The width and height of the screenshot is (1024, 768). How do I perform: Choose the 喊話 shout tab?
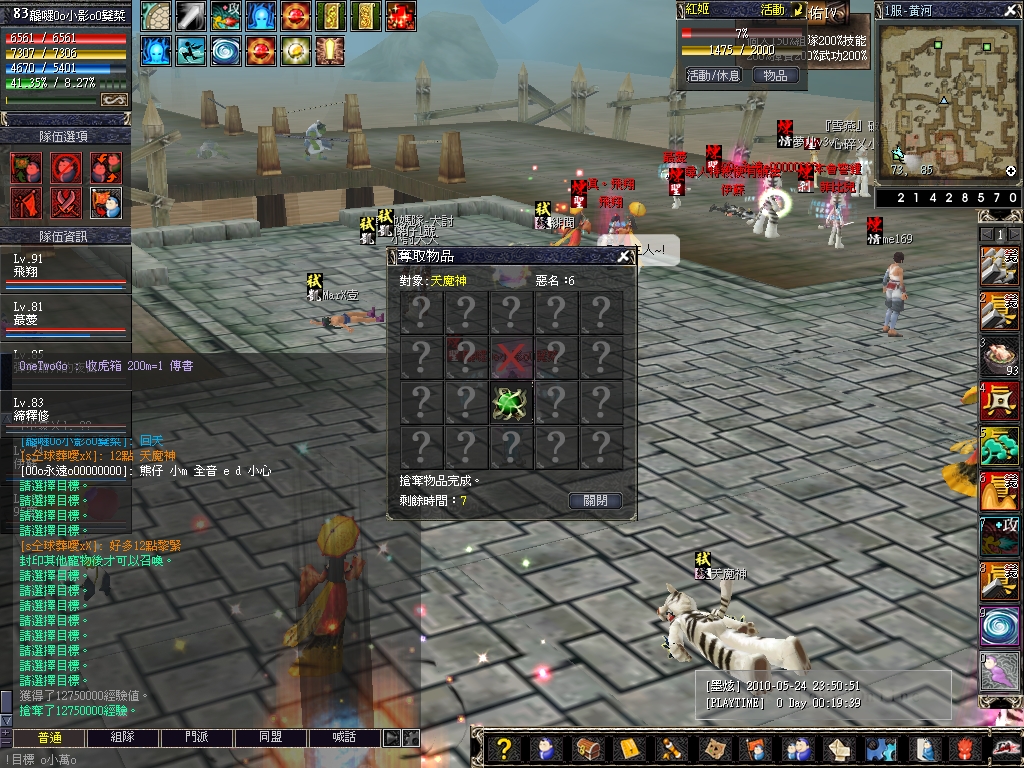pos(343,737)
